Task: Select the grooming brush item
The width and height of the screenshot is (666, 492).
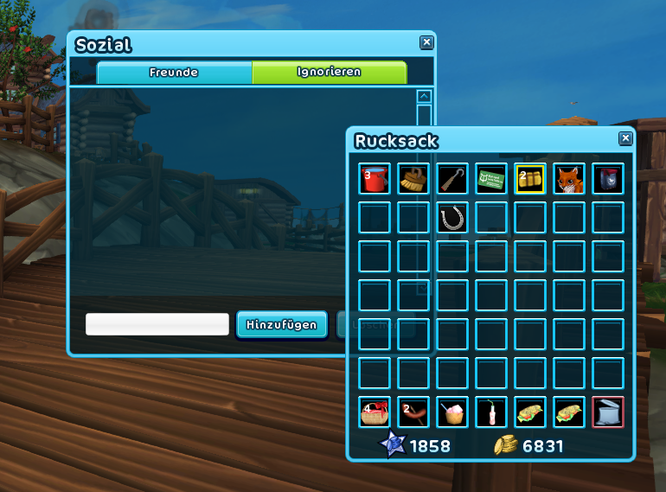Action: pyautogui.click(x=413, y=179)
